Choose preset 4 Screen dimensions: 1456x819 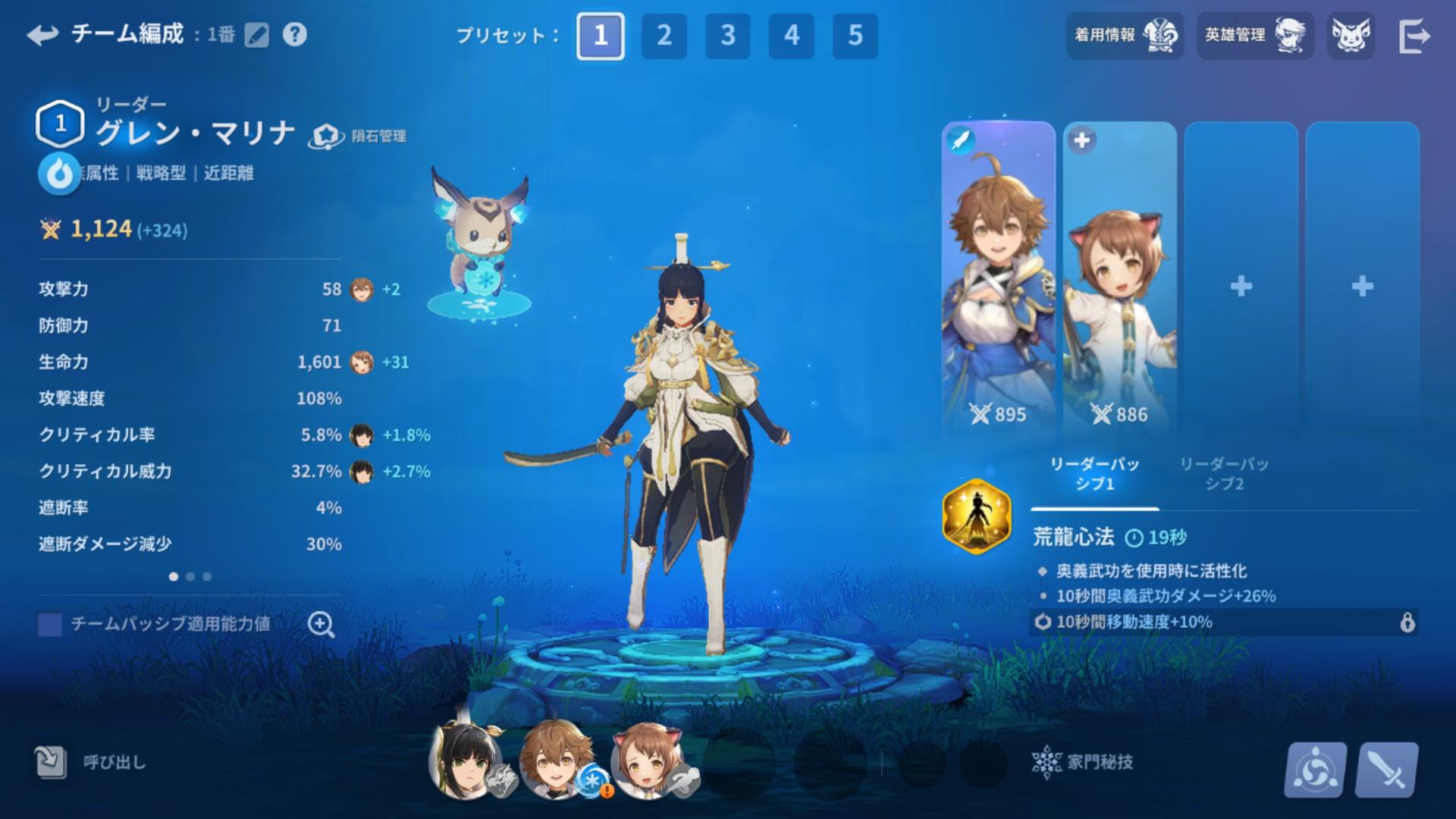[792, 36]
